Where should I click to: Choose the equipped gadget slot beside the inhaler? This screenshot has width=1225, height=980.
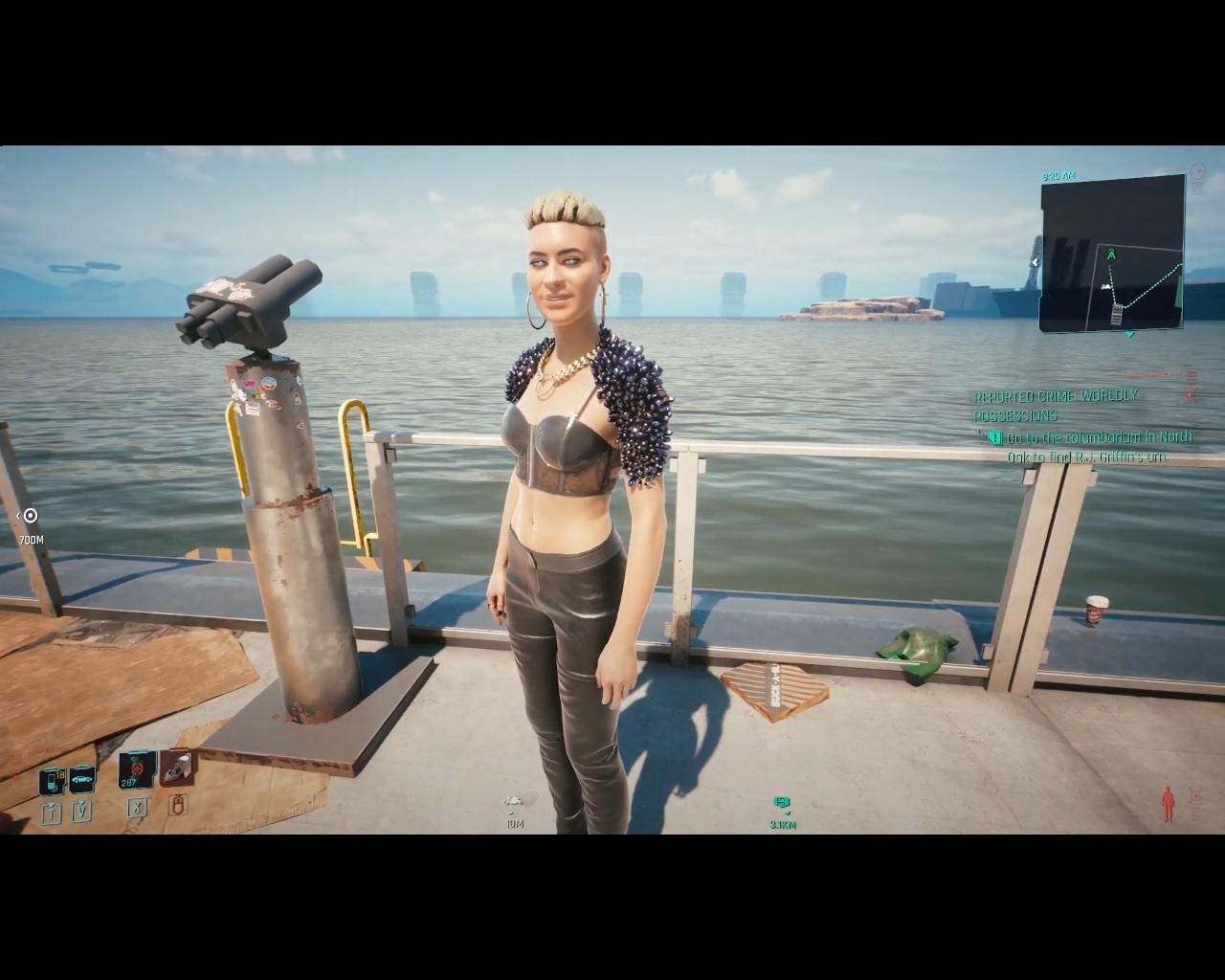[x=177, y=767]
